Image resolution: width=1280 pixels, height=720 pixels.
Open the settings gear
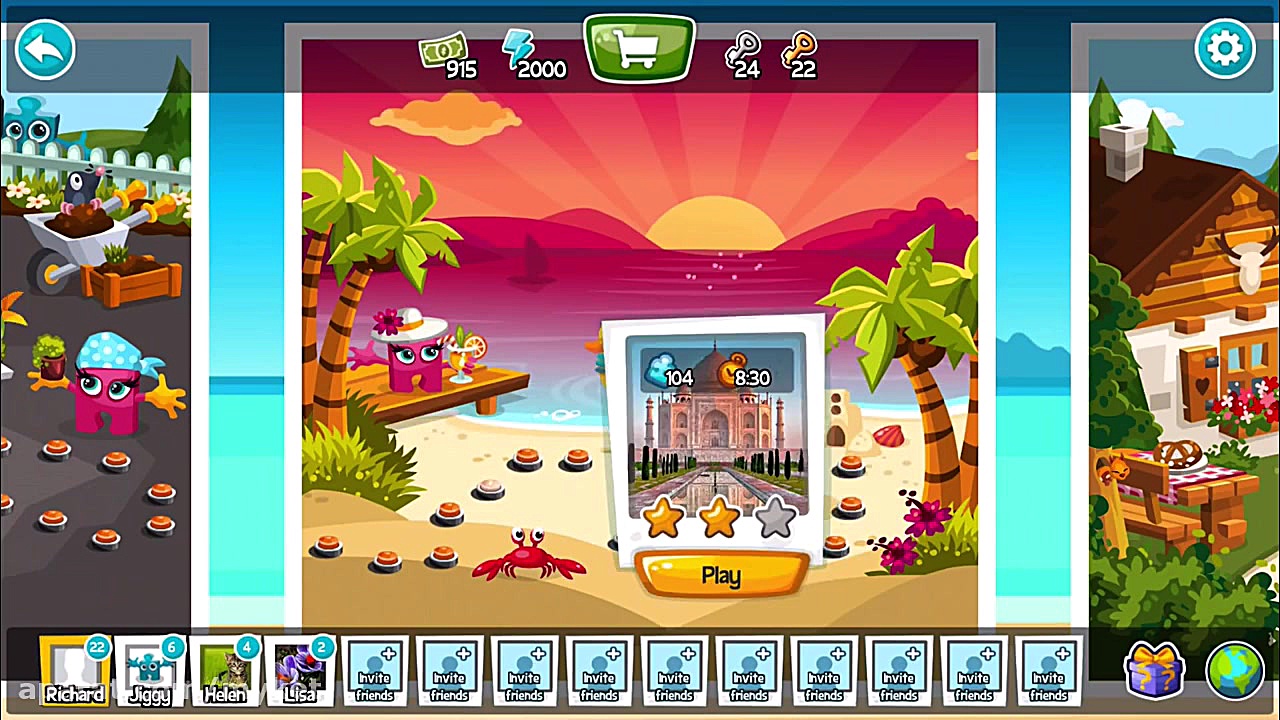1226,47
